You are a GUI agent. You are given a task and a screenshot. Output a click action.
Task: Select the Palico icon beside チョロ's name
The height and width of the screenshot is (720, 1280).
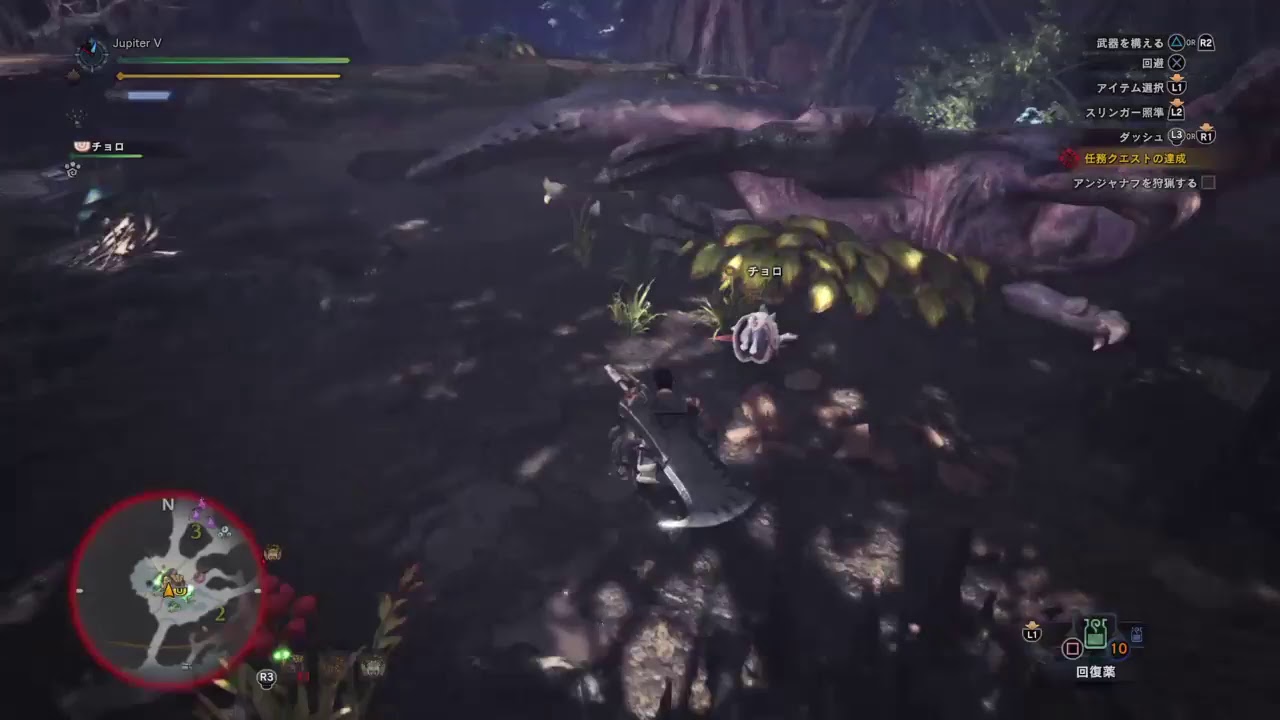click(80, 146)
